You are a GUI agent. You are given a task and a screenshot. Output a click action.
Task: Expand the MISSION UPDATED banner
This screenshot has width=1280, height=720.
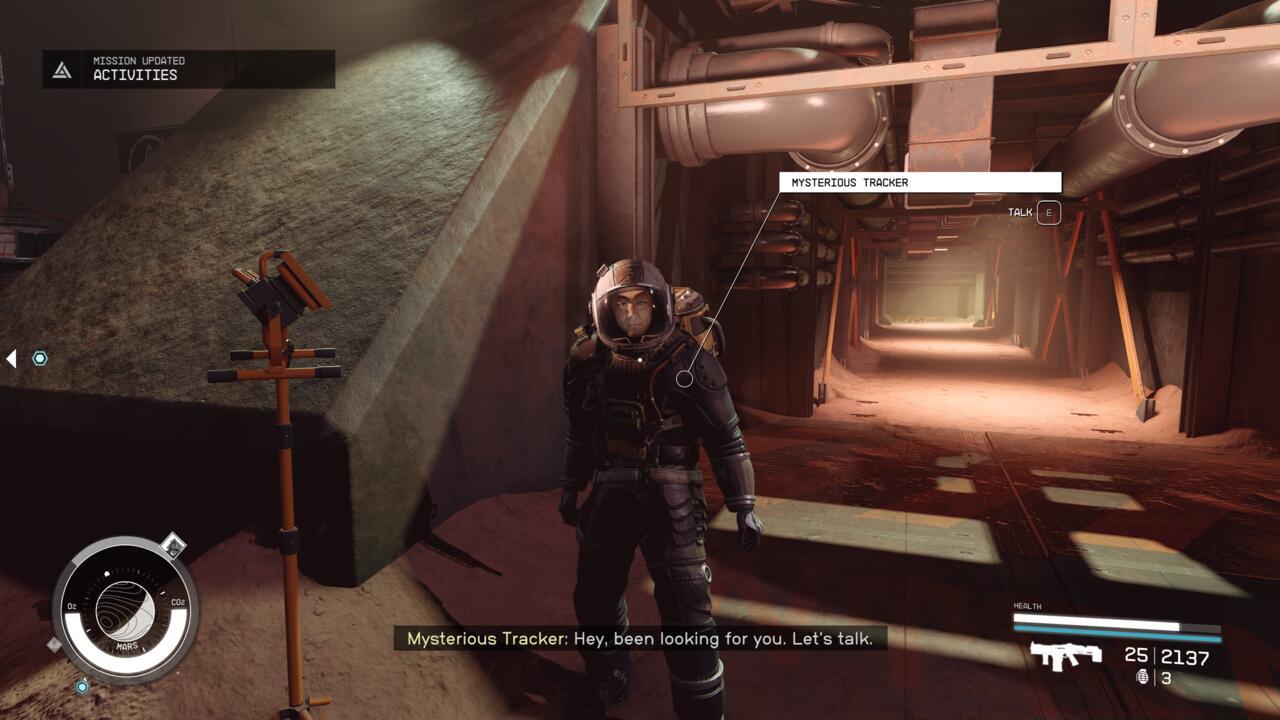[138, 60]
